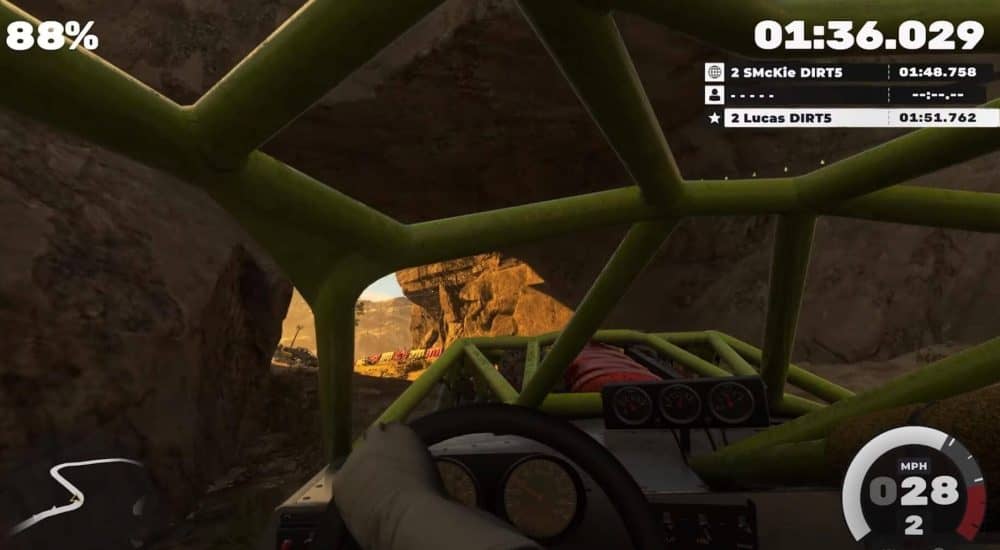Click the player silhouette icon on leaderboard

[x=715, y=95]
